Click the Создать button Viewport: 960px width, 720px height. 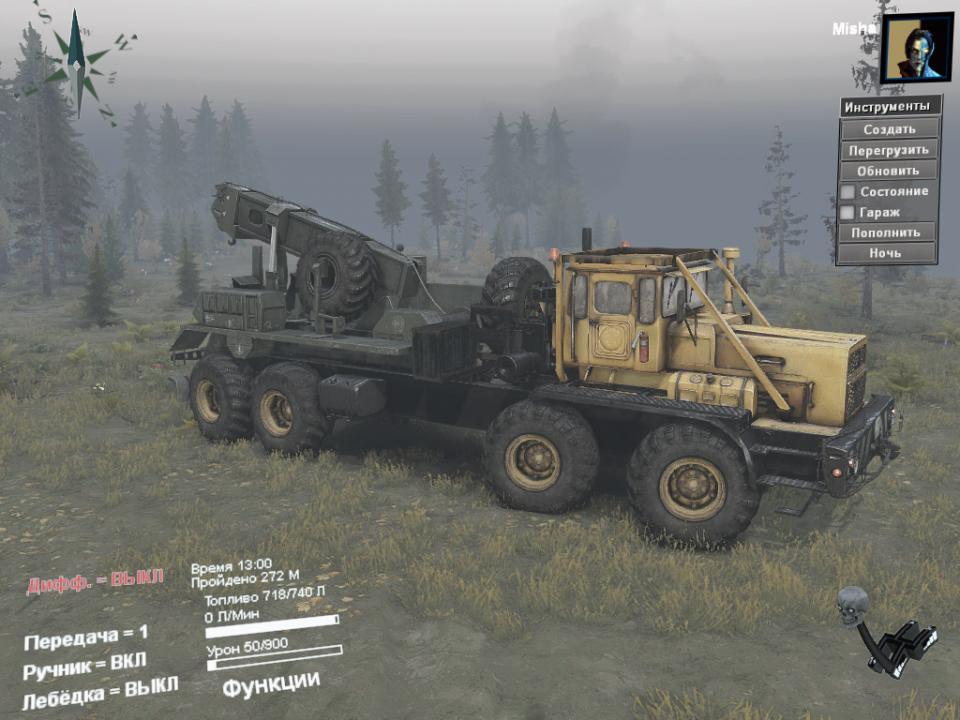pyautogui.click(x=889, y=129)
